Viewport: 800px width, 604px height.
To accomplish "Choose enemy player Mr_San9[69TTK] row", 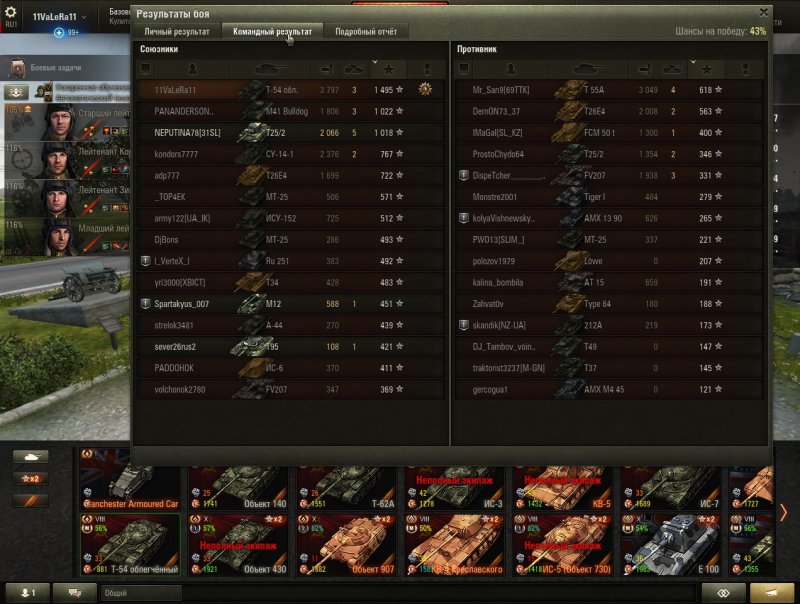I will (608, 90).
